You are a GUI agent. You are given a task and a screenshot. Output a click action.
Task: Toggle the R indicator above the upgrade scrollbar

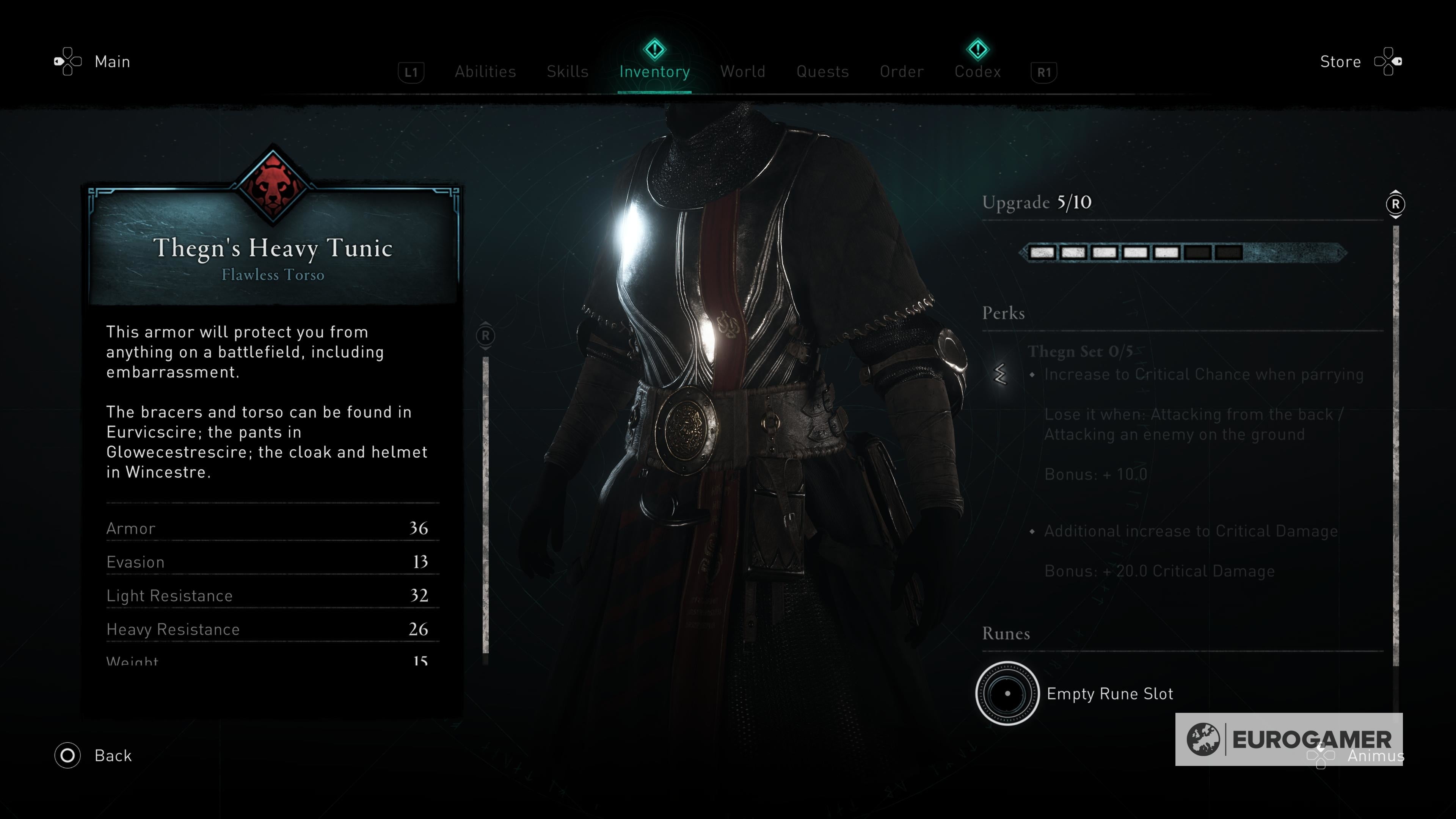[1395, 205]
